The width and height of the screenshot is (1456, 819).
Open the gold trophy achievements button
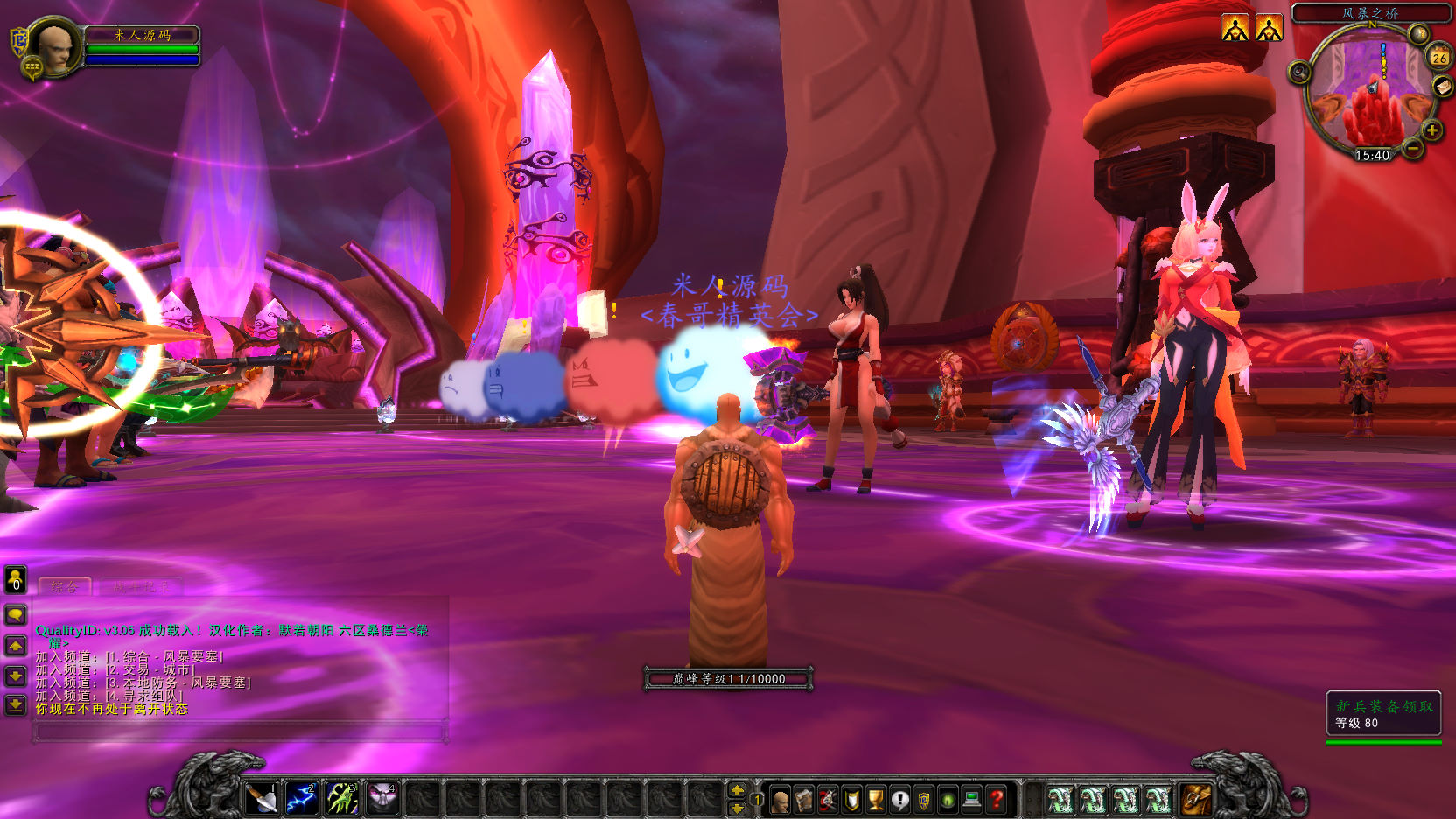point(875,800)
